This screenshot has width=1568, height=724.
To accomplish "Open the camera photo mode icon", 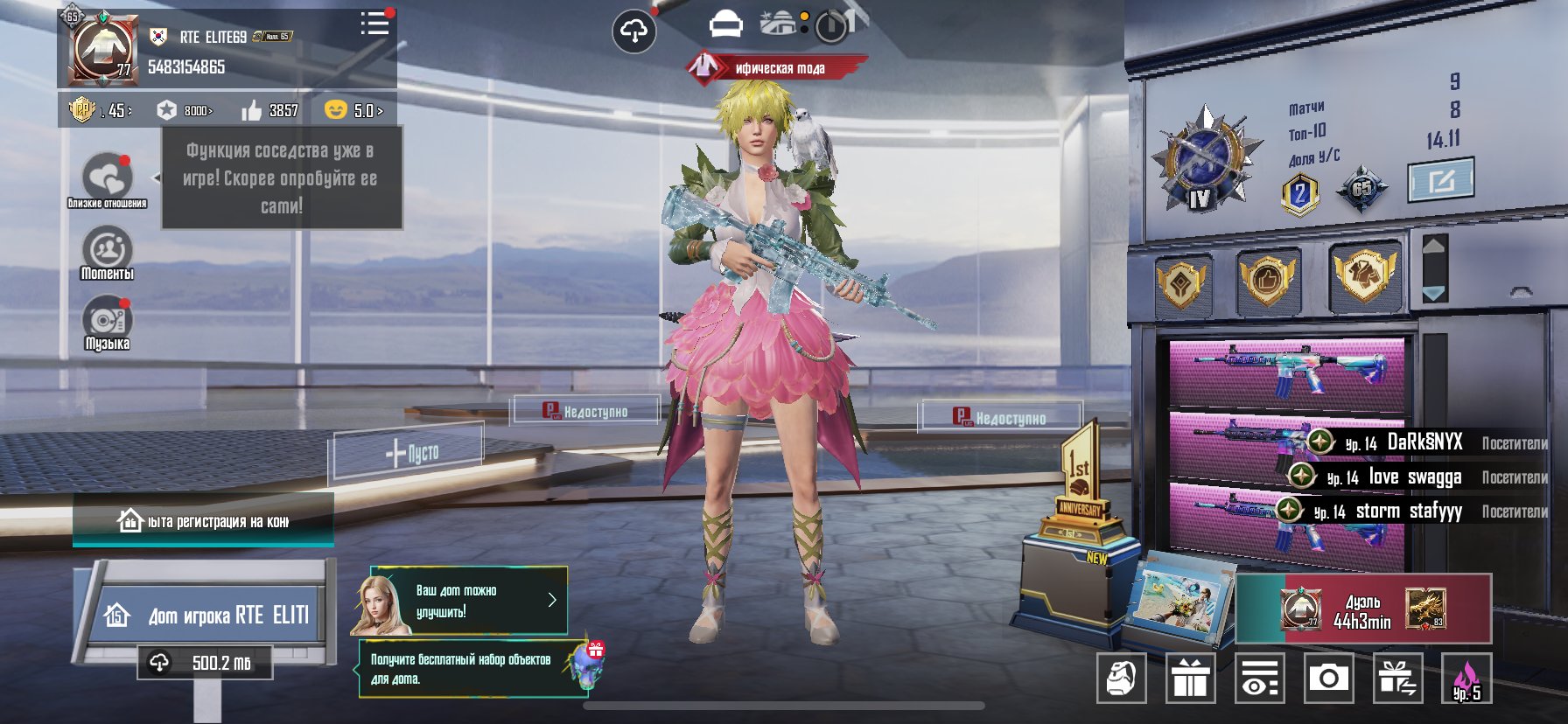I will point(1328,678).
